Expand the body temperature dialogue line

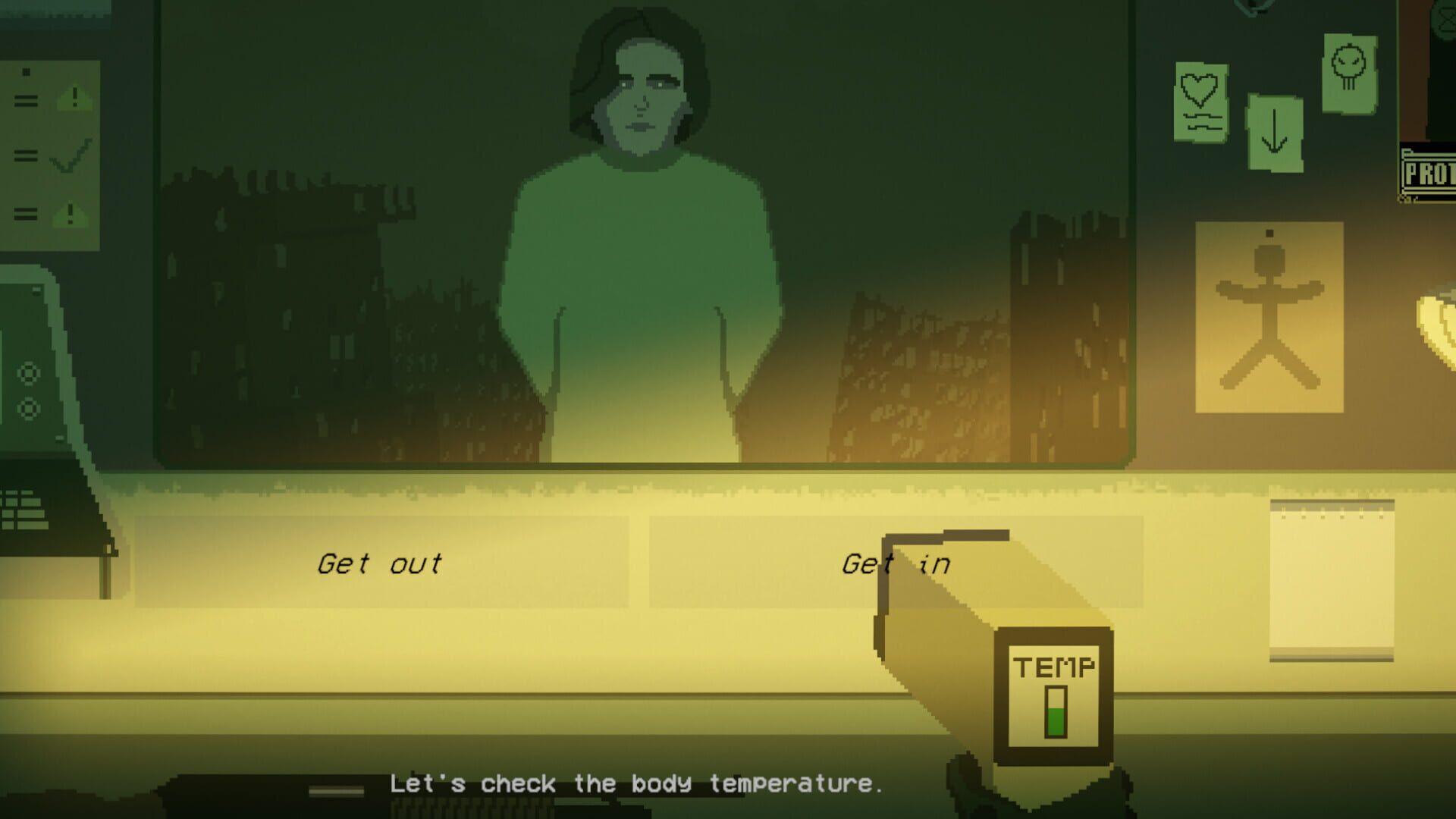coord(637,785)
